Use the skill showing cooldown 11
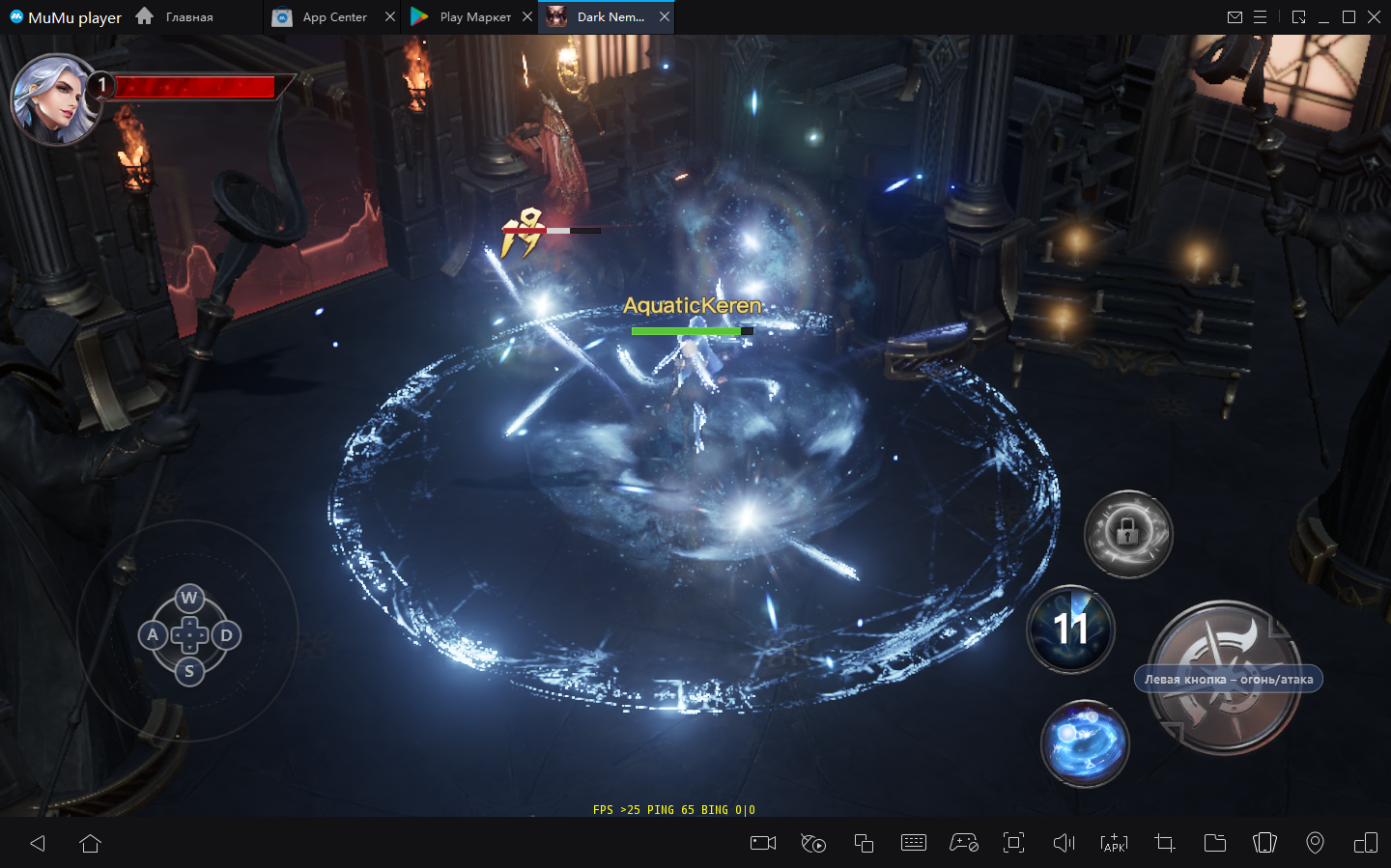1391x868 pixels. point(1070,629)
